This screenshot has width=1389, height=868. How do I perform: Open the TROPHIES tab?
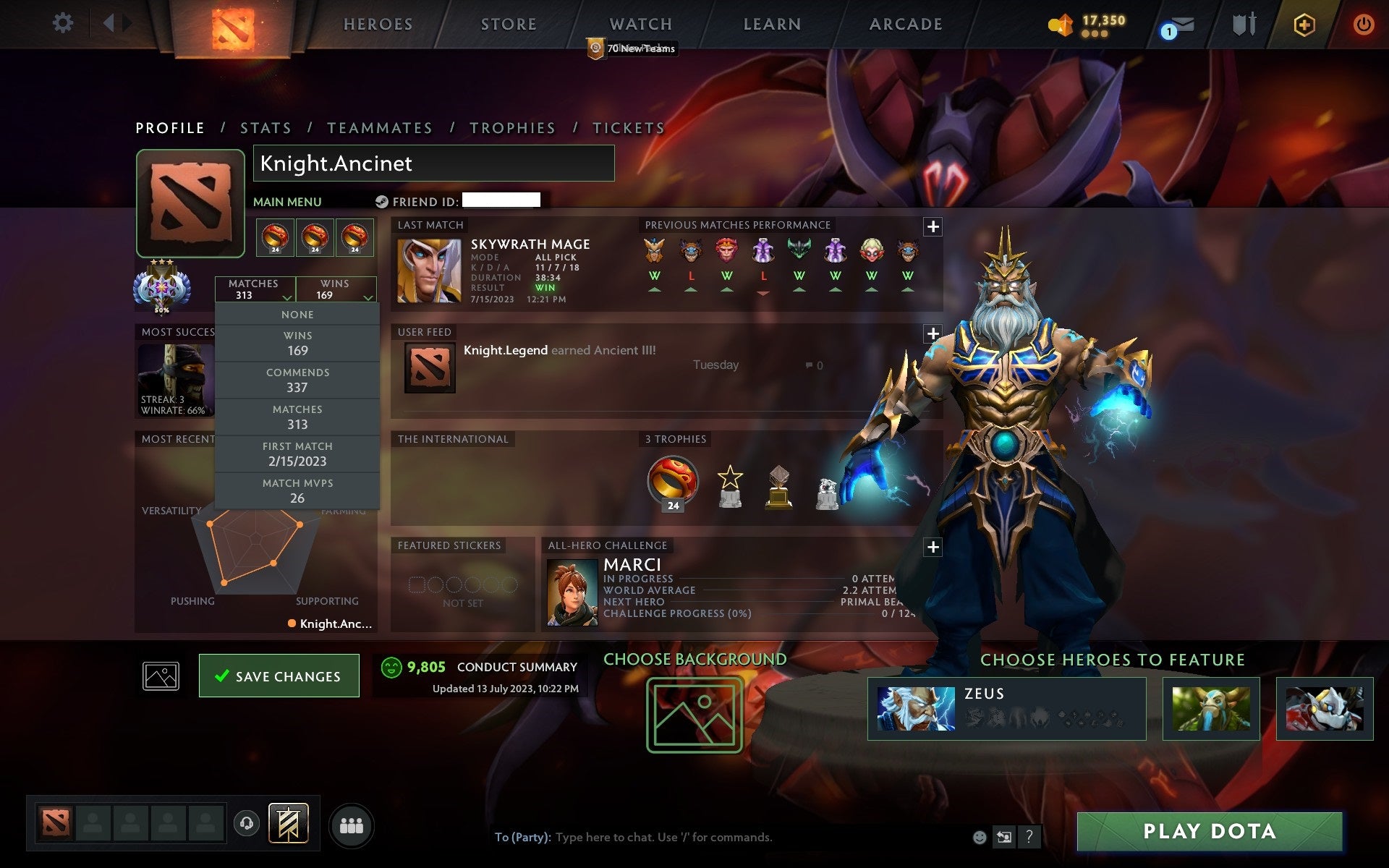513,127
